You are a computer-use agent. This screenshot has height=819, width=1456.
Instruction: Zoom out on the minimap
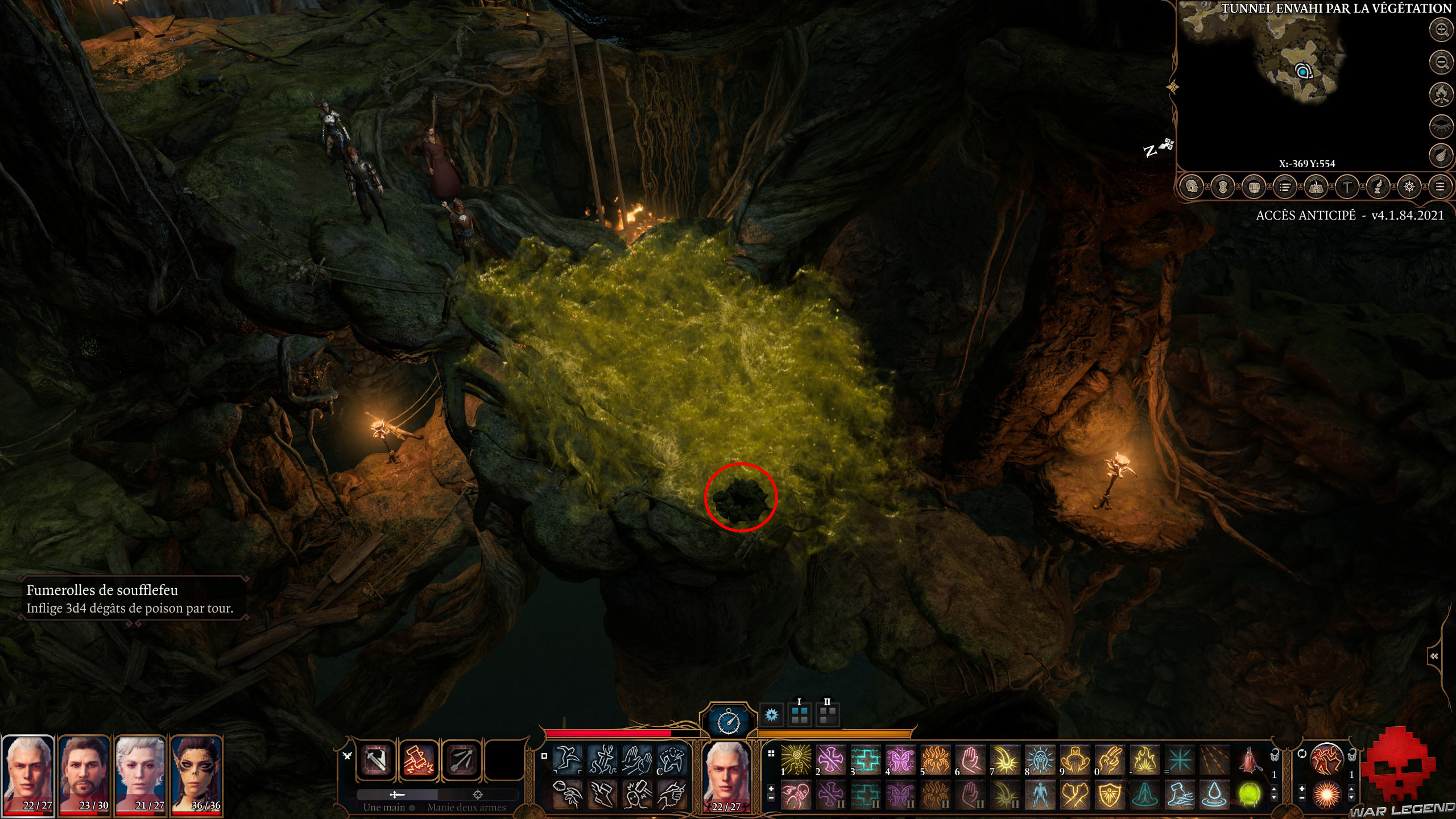[1441, 62]
